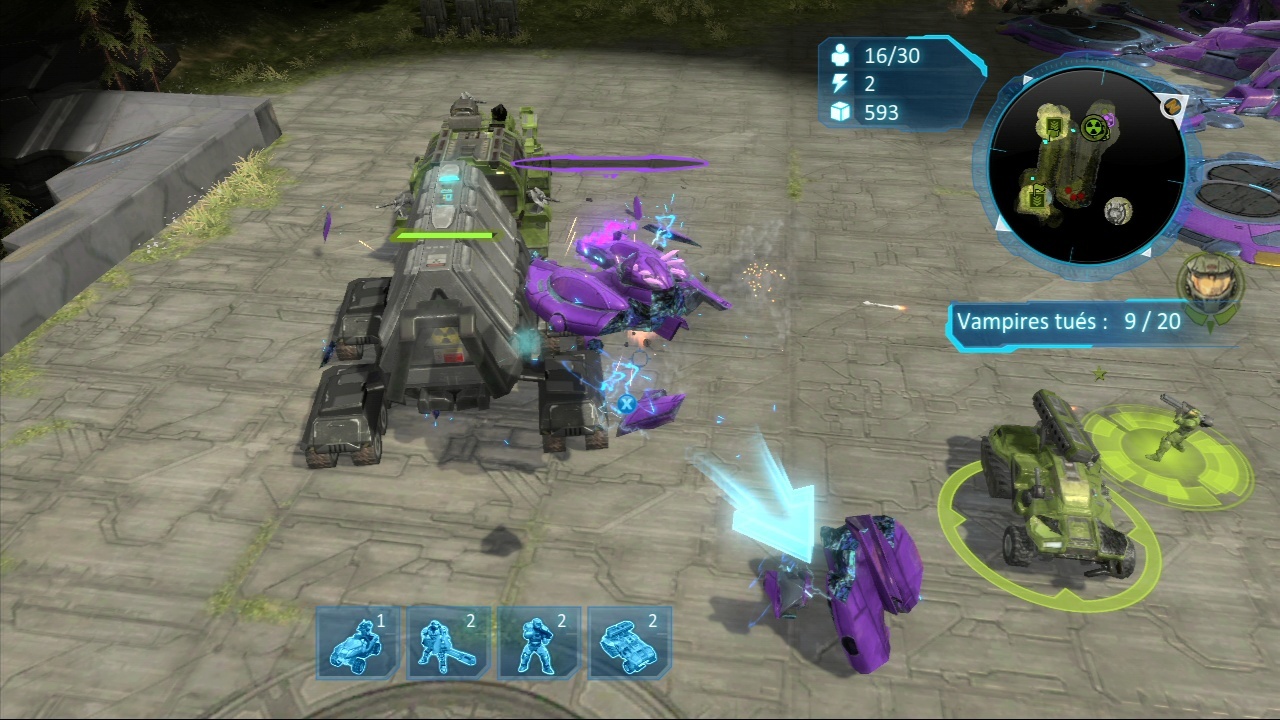The height and width of the screenshot is (720, 1280).
Task: Select the heavy gunner infantry group icon
Action: (447, 642)
